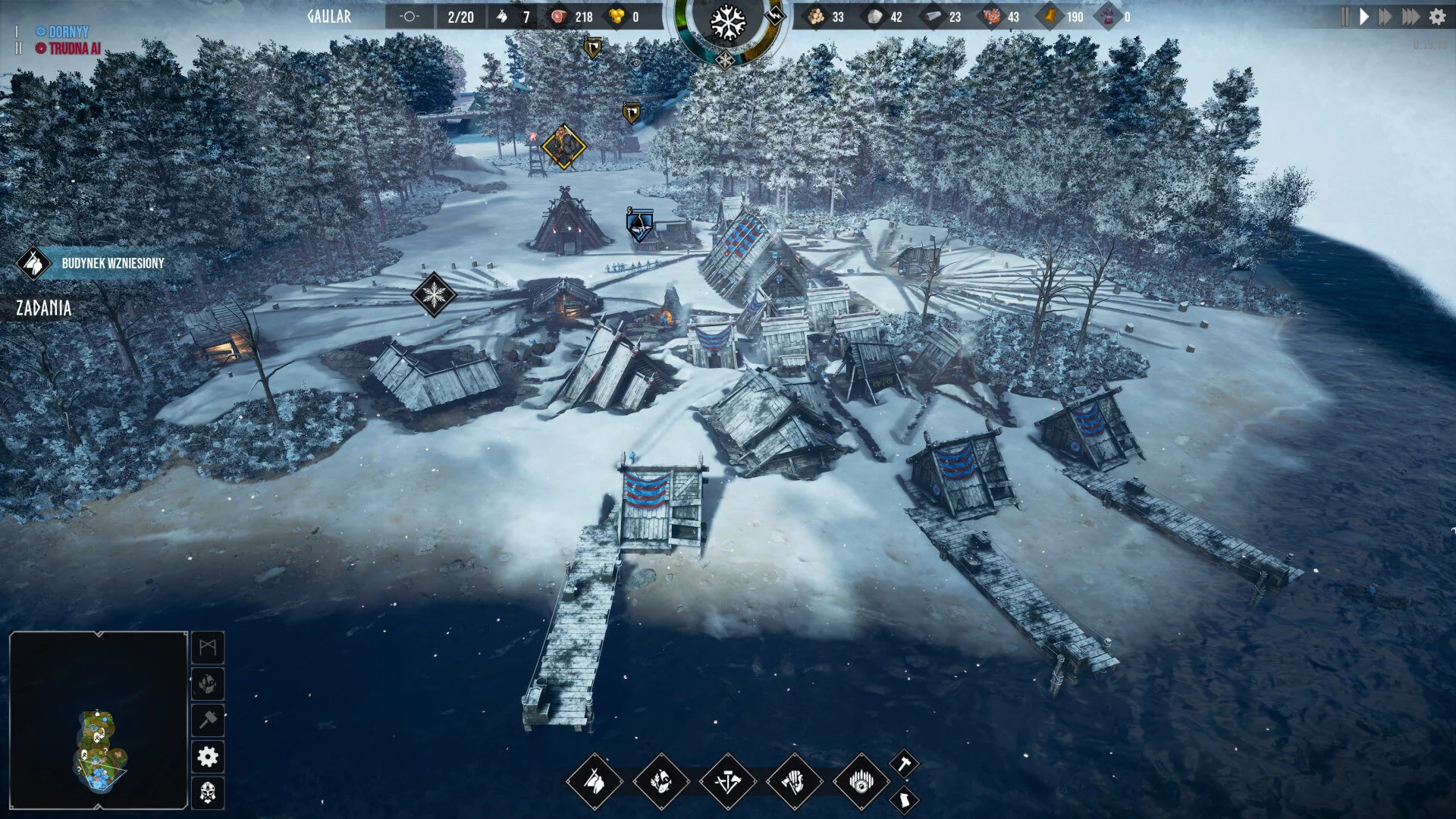Open the small scroll button
This screenshot has width=1456, height=819.
click(x=904, y=799)
